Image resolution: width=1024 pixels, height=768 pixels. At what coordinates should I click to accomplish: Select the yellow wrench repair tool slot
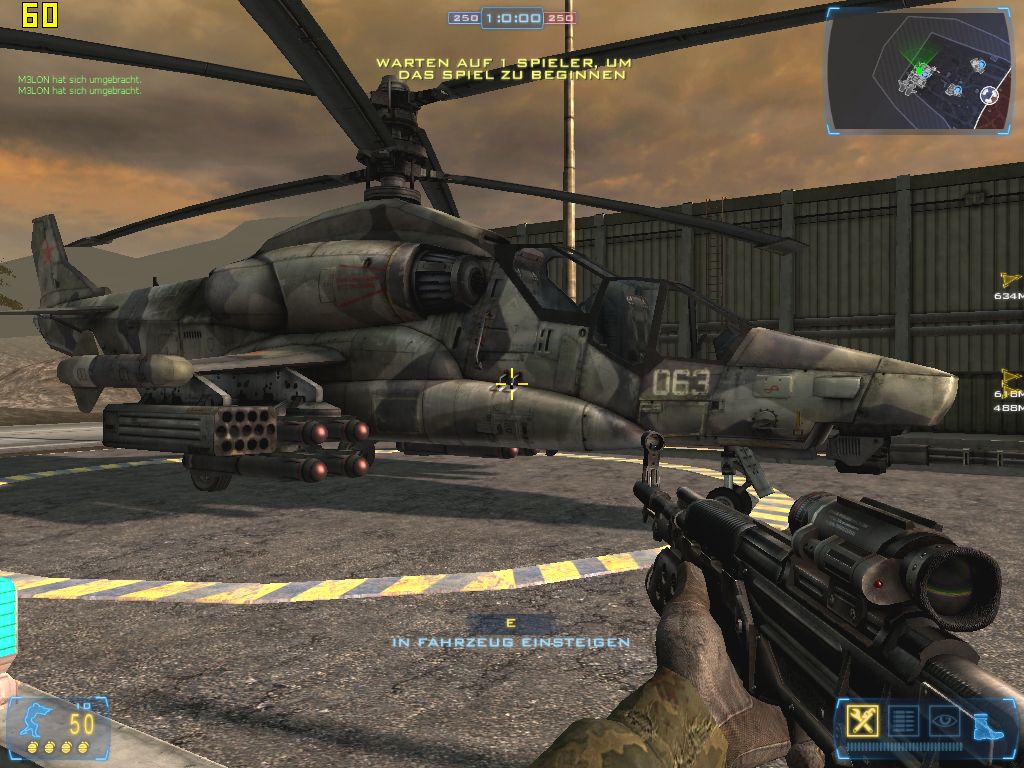point(862,720)
